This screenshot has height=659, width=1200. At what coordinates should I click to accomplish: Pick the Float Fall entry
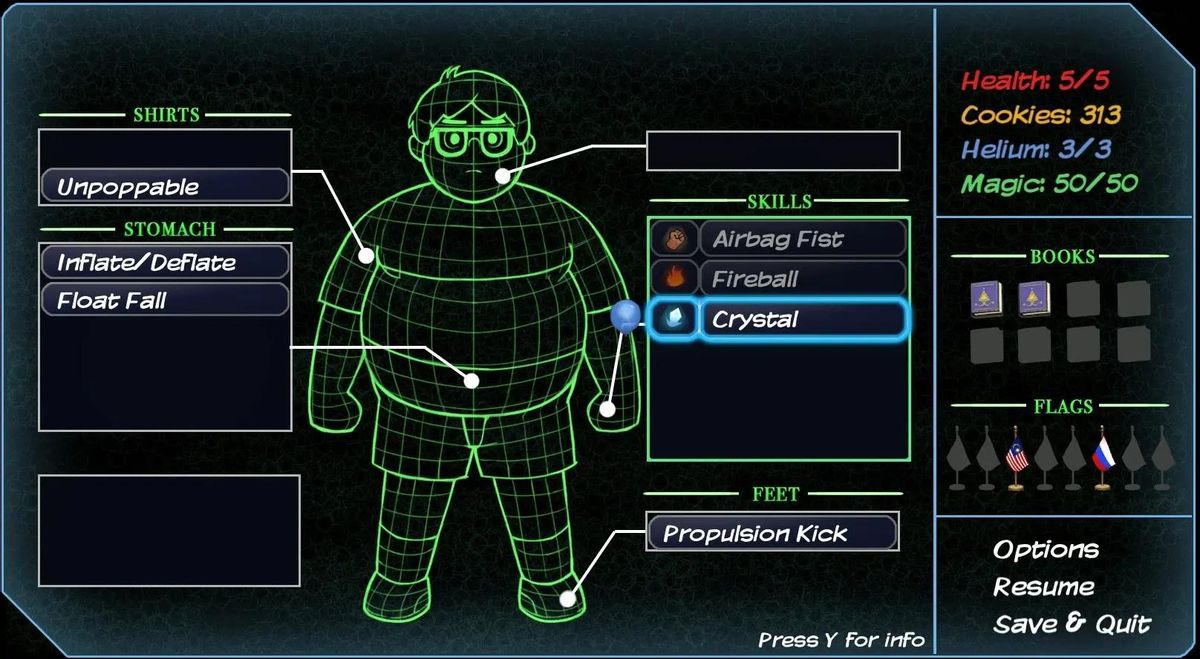coord(165,300)
